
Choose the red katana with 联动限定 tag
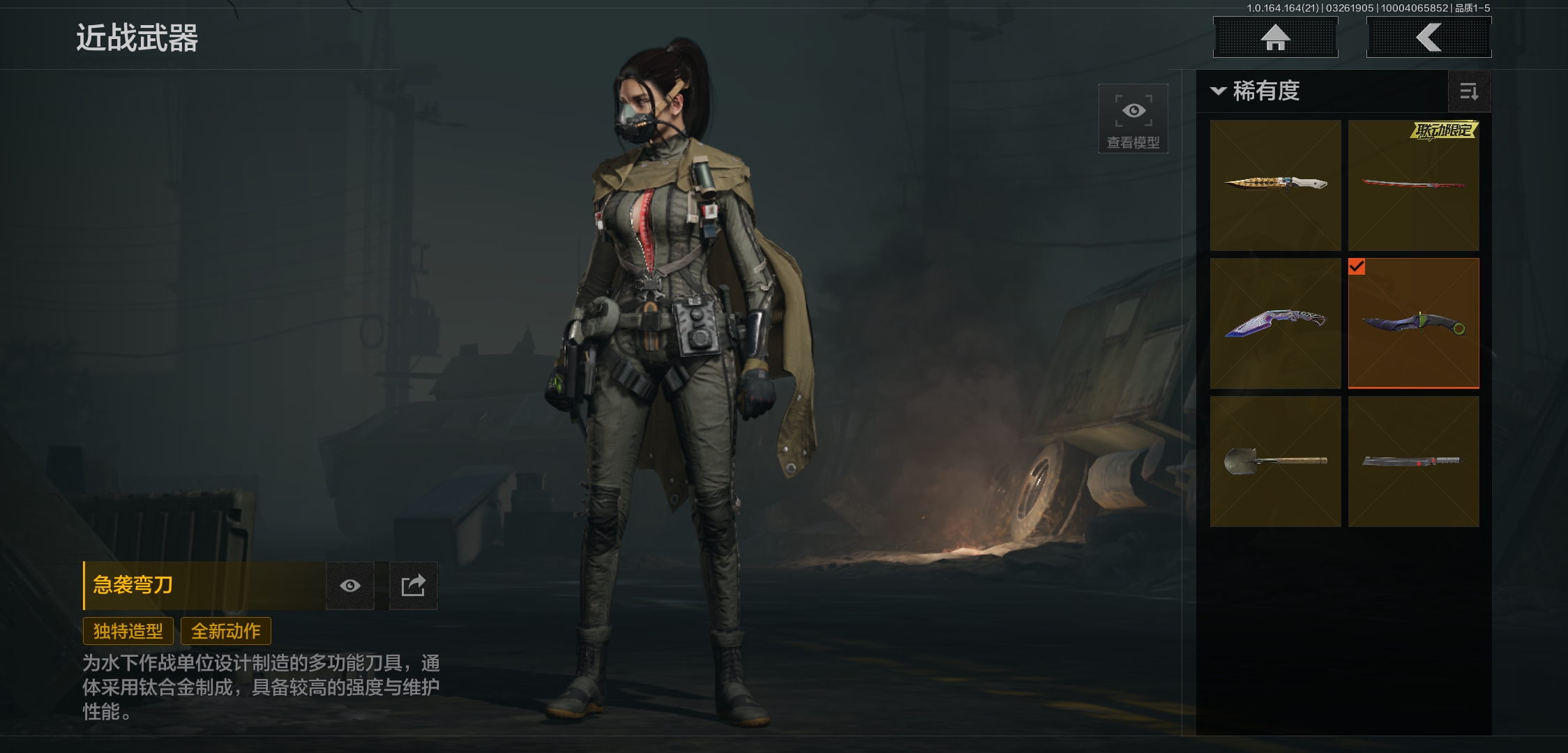pos(1413,185)
